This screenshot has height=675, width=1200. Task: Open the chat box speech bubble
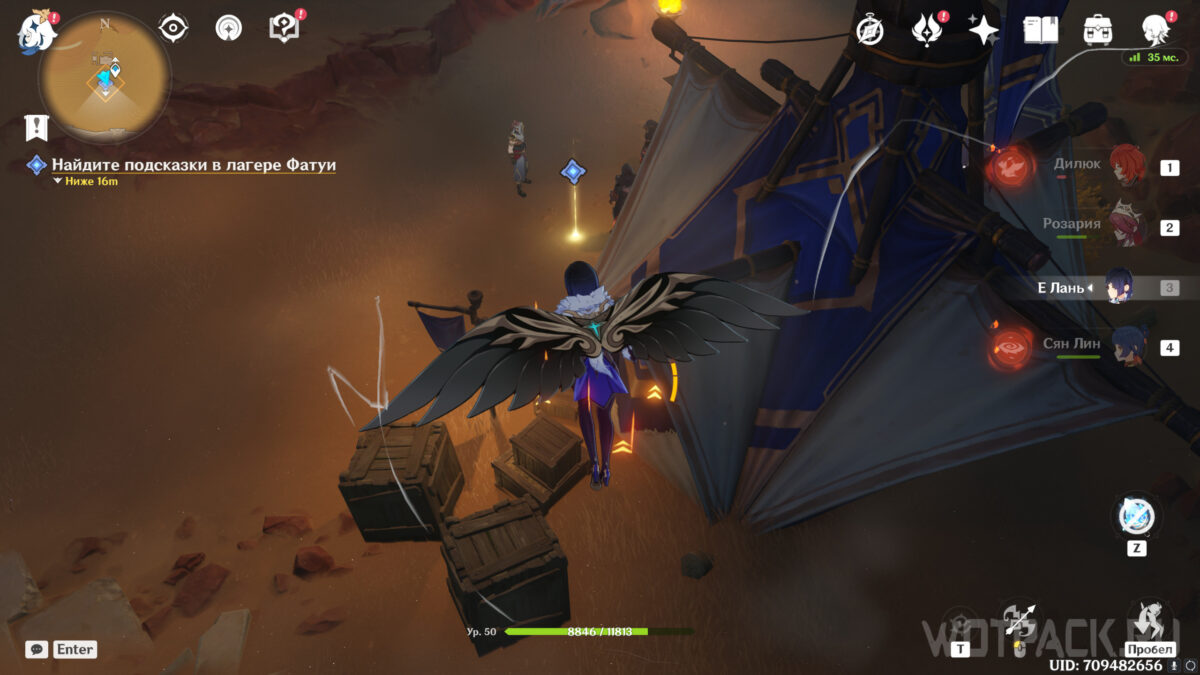[x=36, y=650]
